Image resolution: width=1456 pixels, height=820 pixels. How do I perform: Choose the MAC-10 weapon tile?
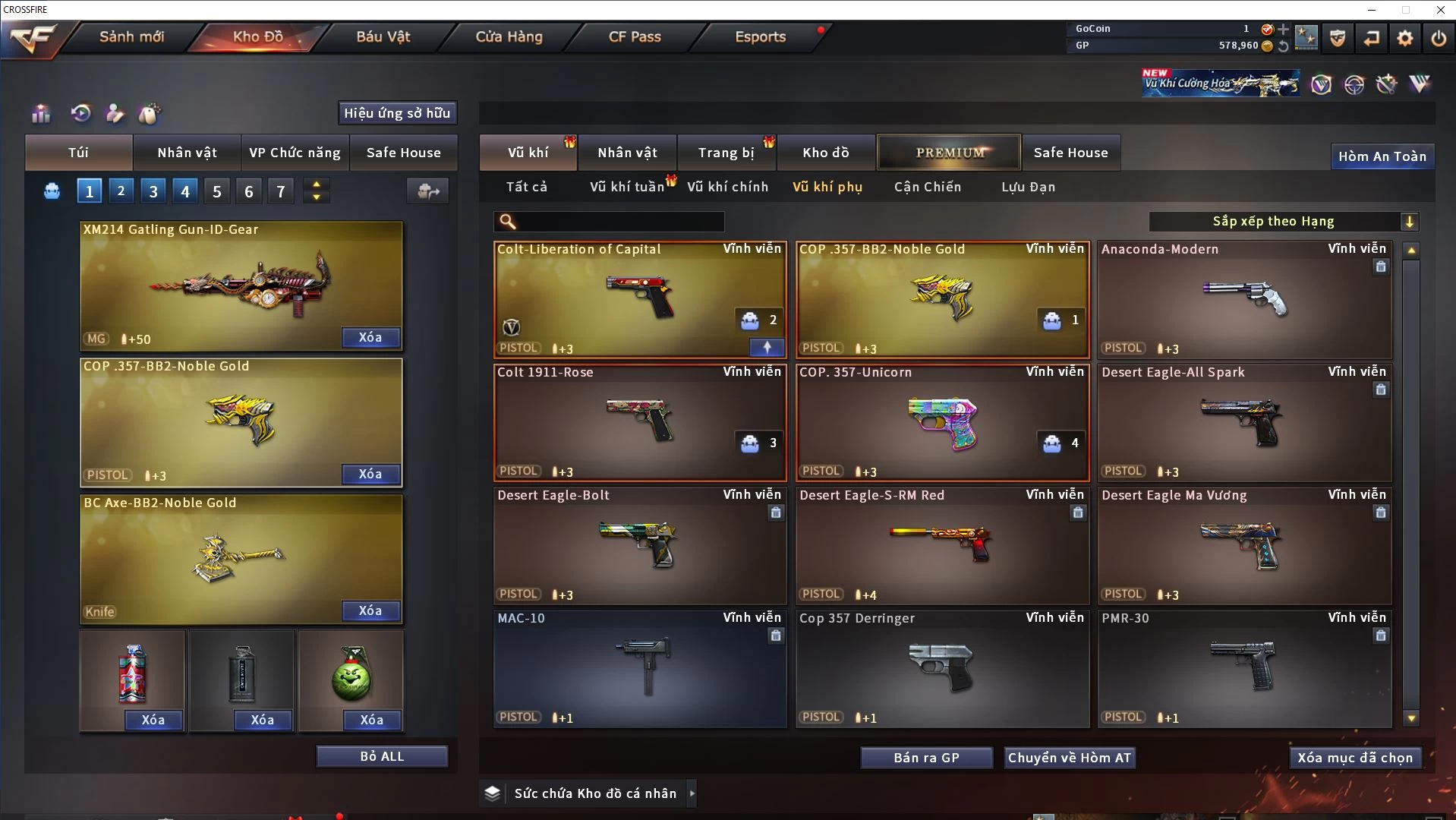tap(639, 668)
